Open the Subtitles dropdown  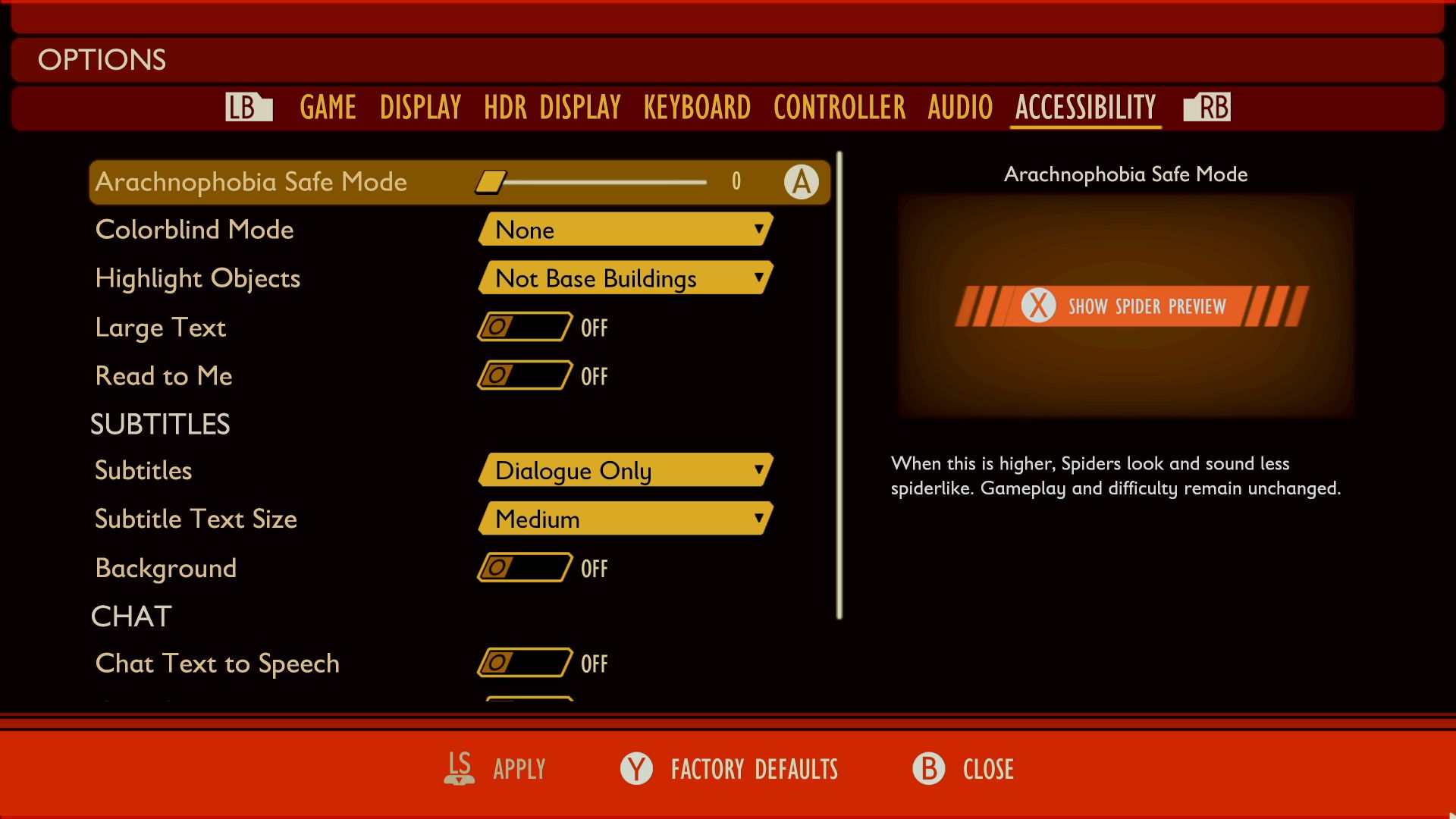[x=626, y=470]
